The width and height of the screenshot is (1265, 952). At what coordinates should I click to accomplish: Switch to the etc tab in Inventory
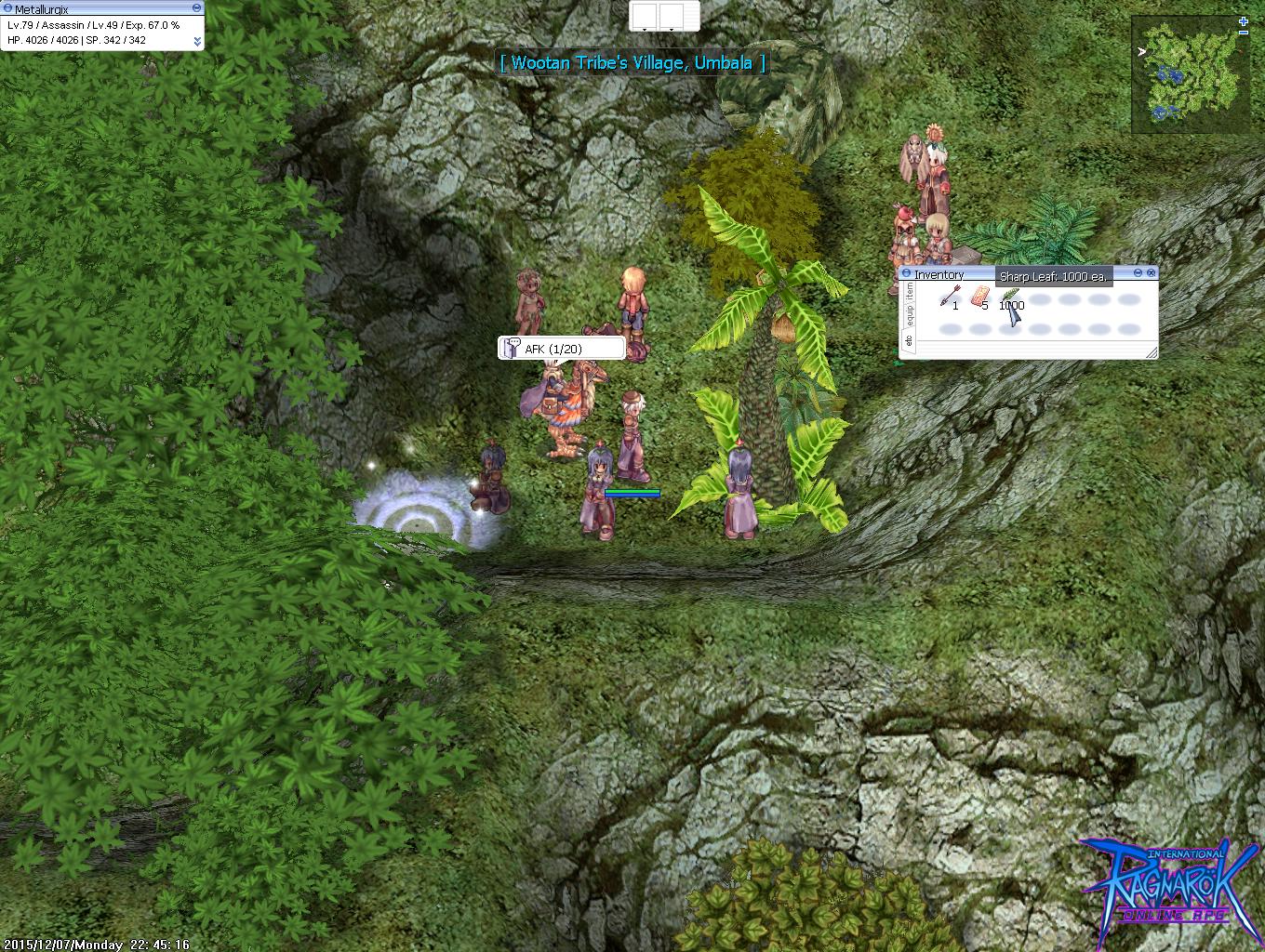coord(909,340)
